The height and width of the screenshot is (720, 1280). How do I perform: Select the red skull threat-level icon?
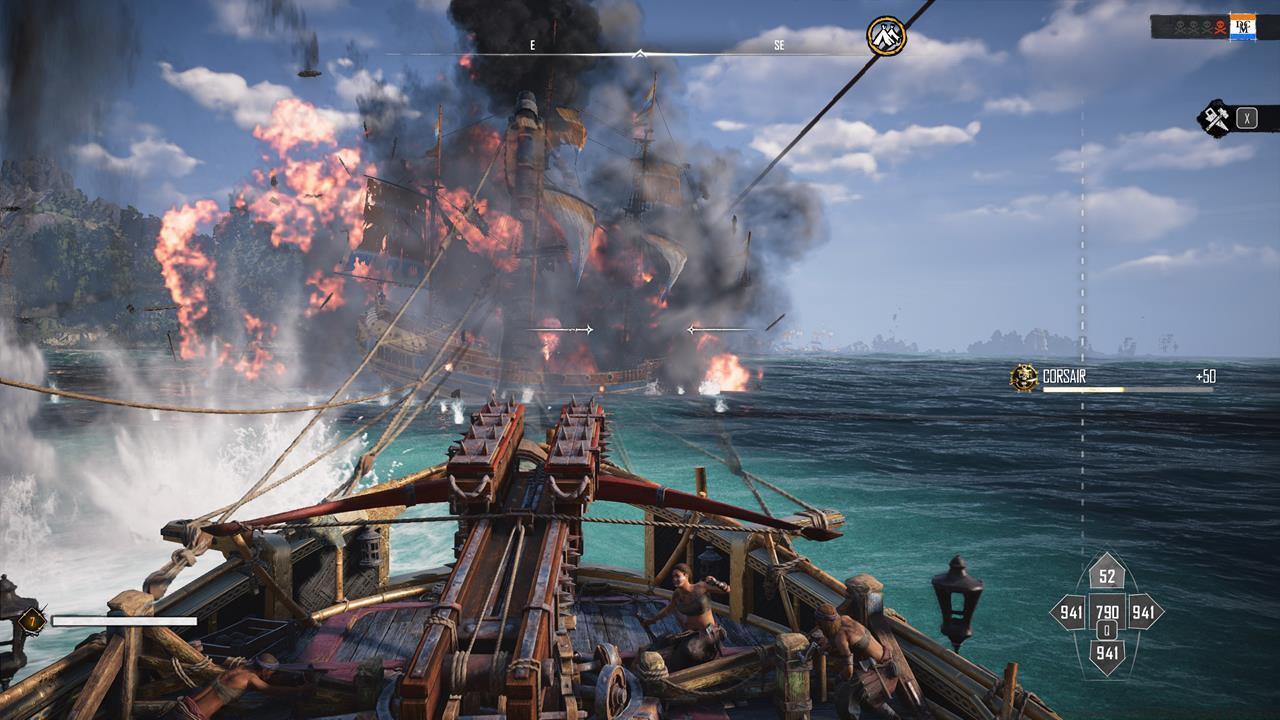pos(1220,26)
